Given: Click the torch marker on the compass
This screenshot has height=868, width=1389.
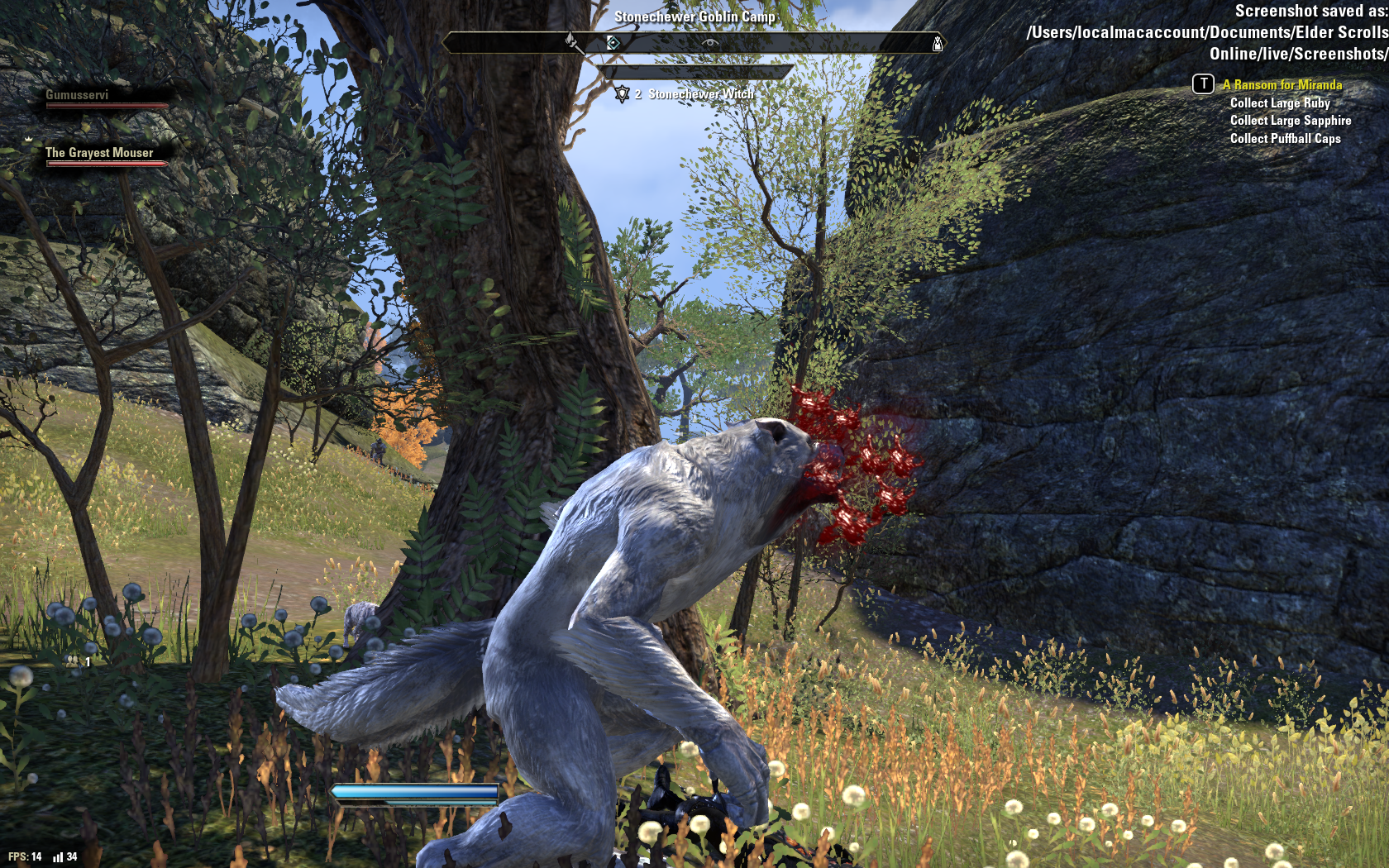Looking at the screenshot, I should (x=571, y=41).
